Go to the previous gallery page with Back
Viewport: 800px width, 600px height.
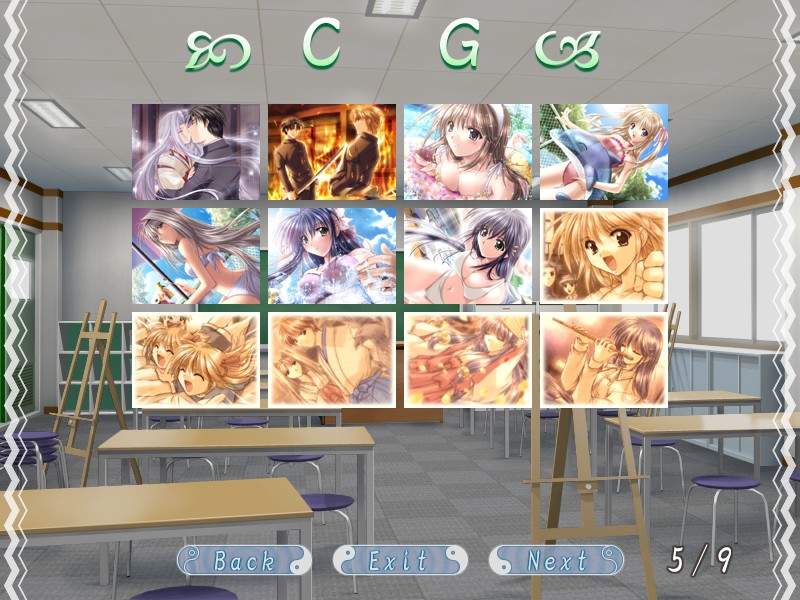[x=244, y=560]
